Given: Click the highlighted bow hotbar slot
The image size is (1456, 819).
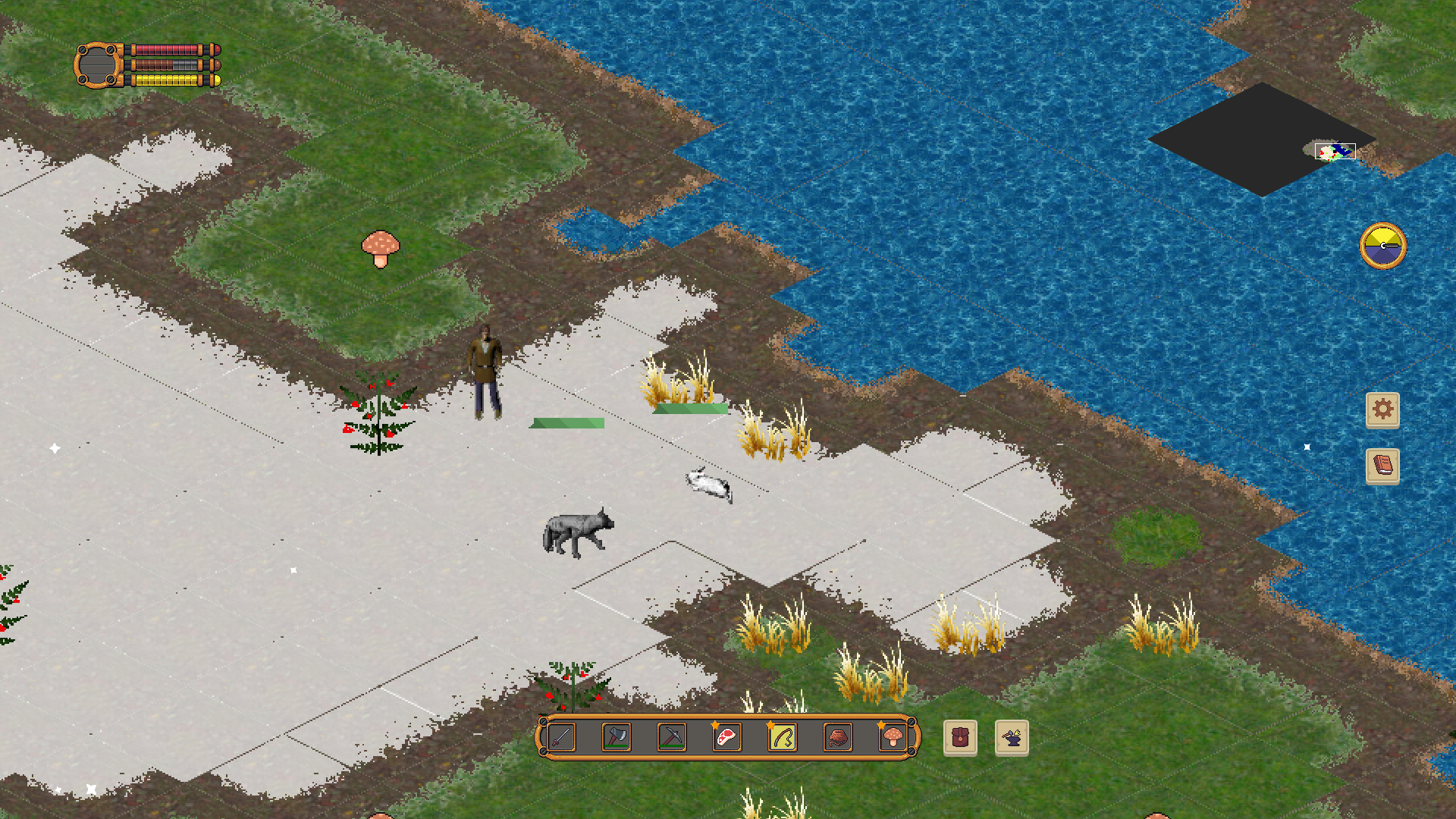Looking at the screenshot, I should 783,737.
